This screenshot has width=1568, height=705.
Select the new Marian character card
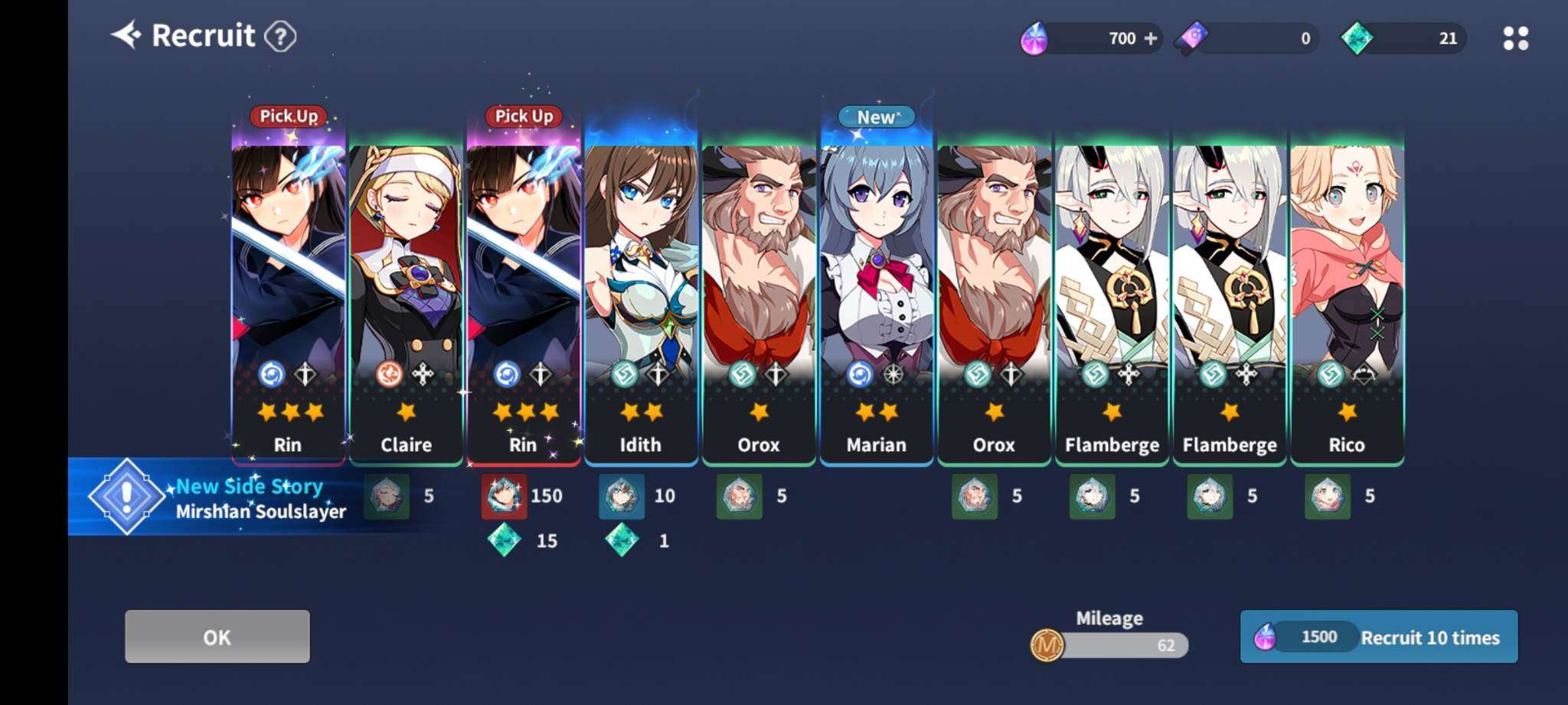(x=876, y=299)
